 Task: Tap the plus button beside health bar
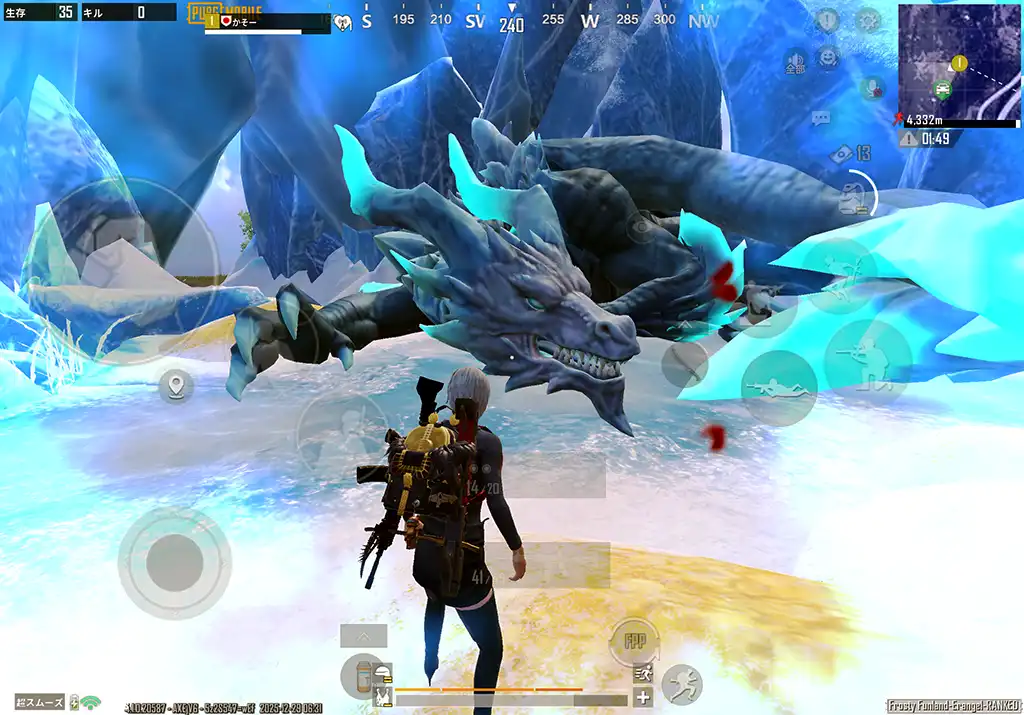coord(643,698)
